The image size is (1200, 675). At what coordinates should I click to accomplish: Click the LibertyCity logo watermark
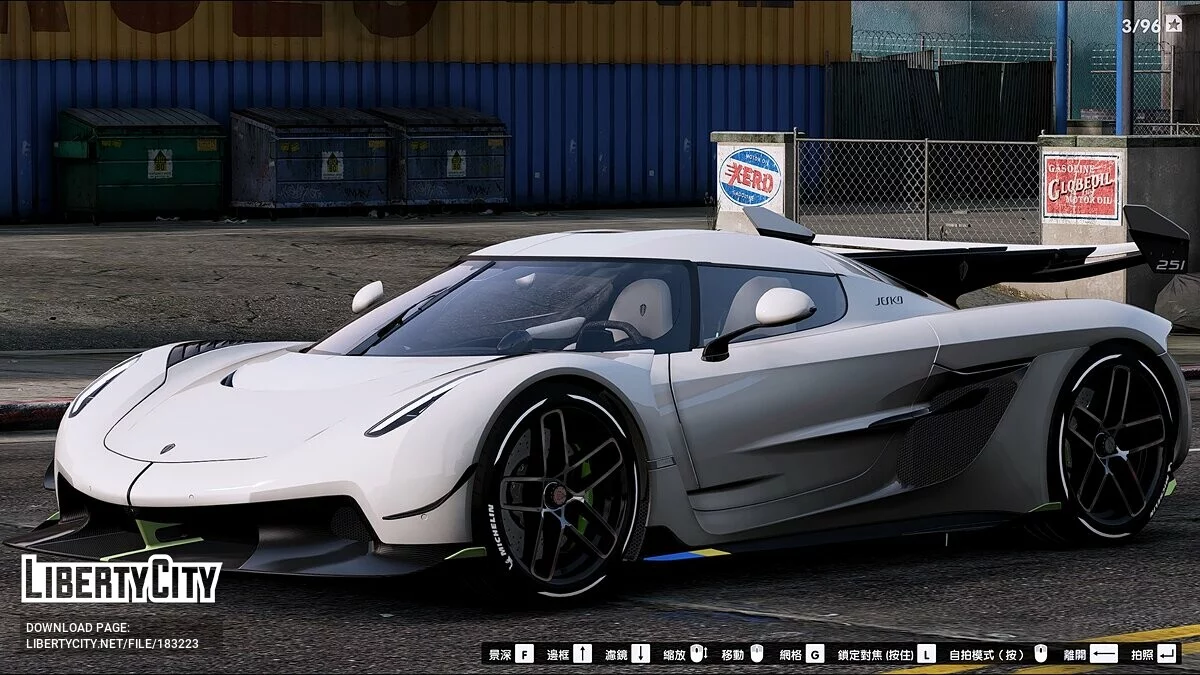pos(121,580)
